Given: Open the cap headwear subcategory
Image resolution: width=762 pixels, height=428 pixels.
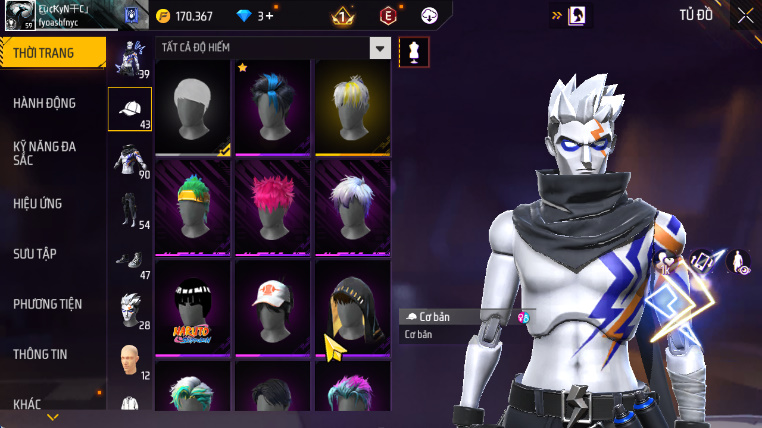Looking at the screenshot, I should click(x=129, y=109).
